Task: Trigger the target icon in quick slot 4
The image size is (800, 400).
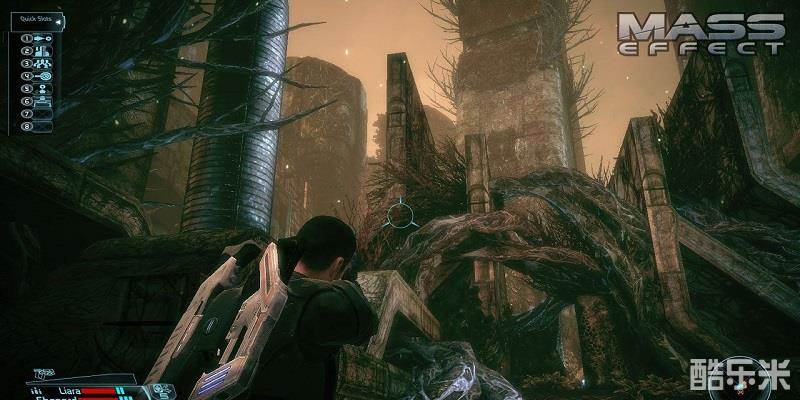Action: 44,75
